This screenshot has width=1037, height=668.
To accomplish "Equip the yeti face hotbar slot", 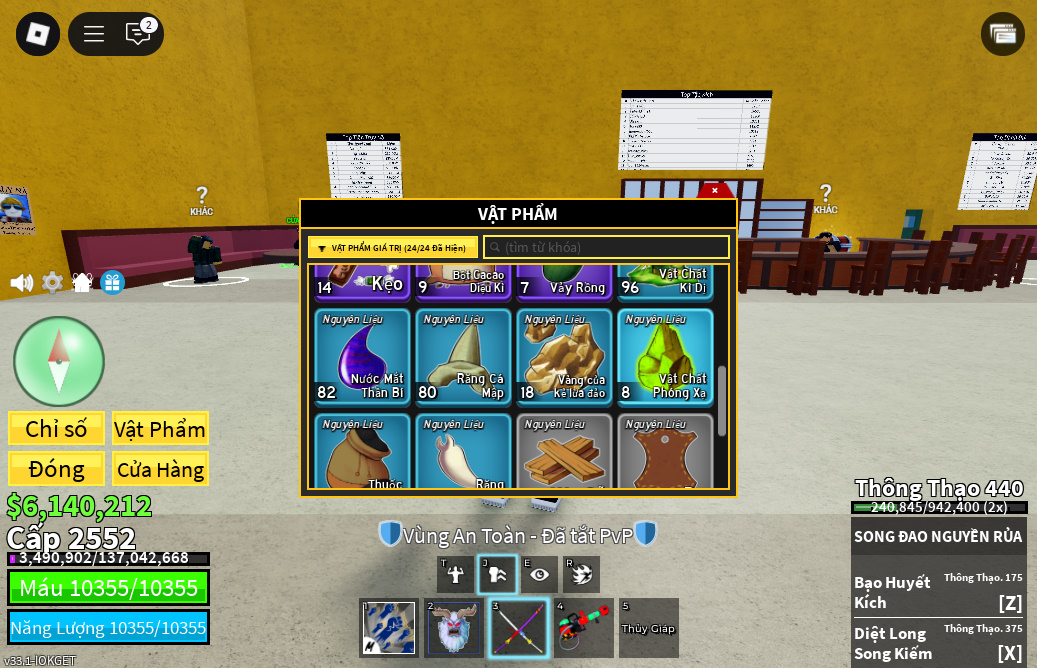I will point(454,628).
